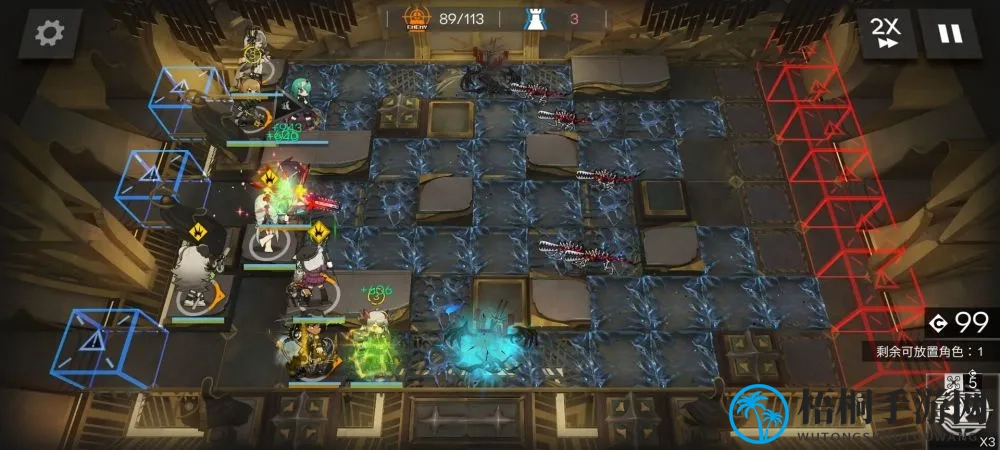Select the deployable unit card costing 5
Viewport: 1000px width, 450px height.
click(962, 408)
